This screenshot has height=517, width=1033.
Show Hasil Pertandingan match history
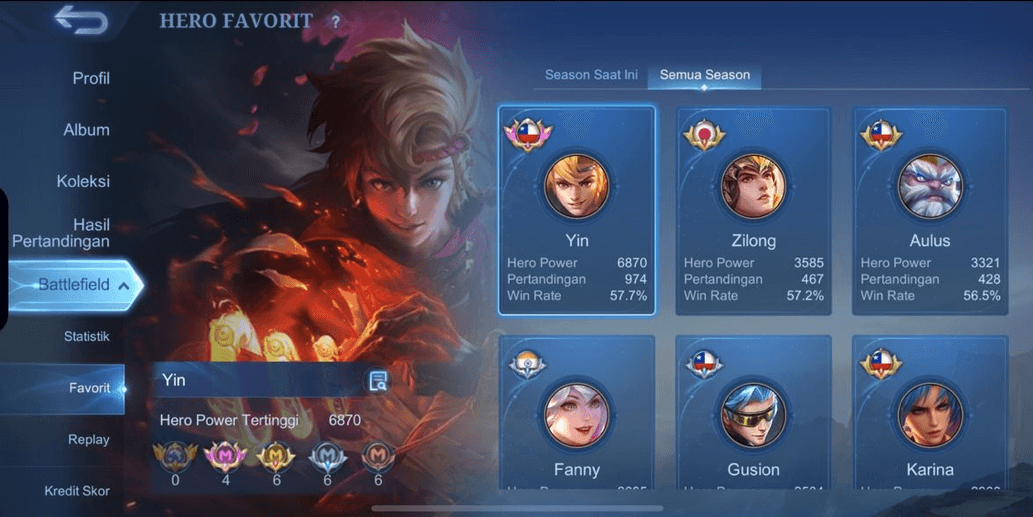coord(62,233)
